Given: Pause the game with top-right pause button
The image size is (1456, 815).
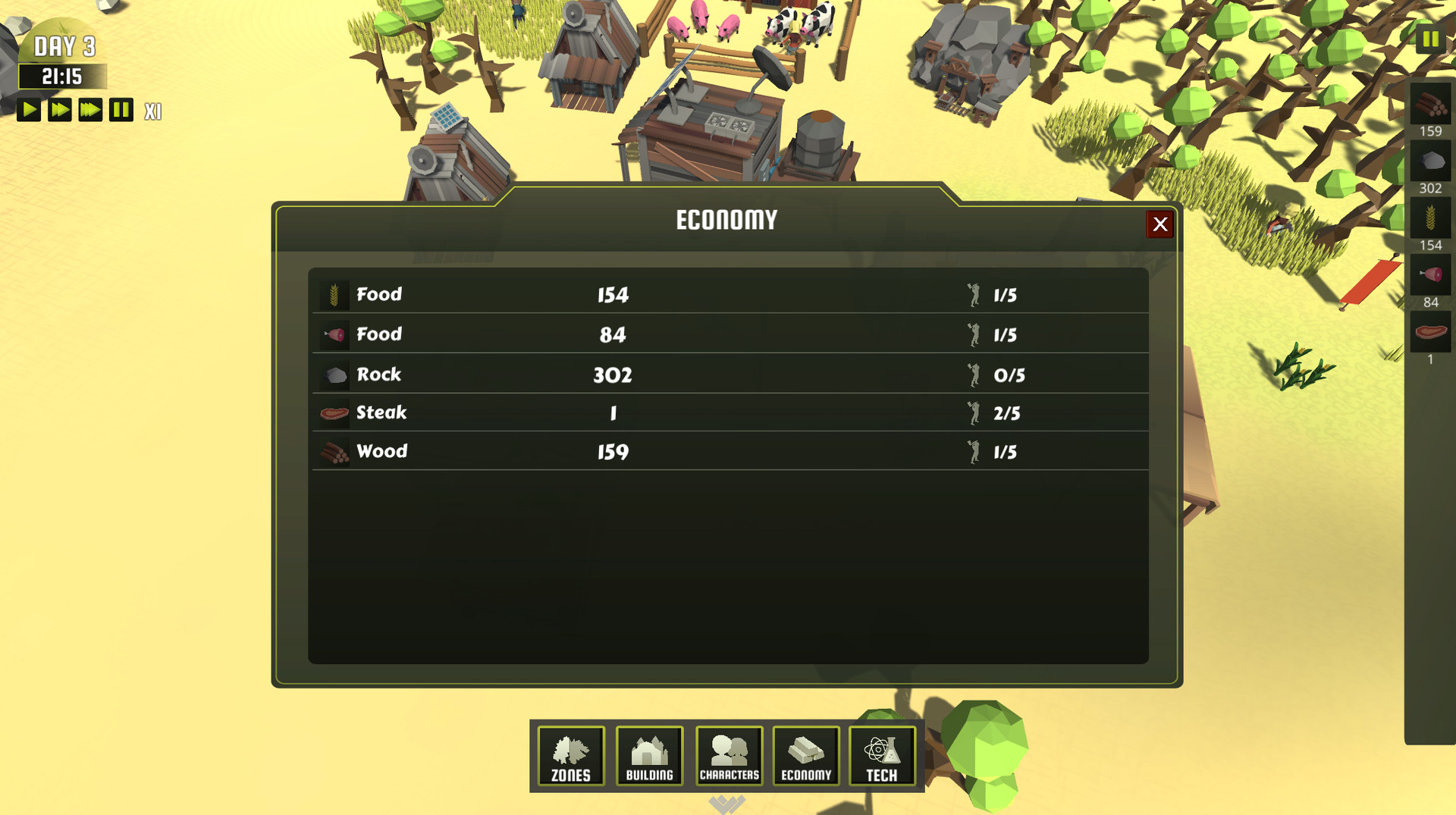Looking at the screenshot, I should pos(1429,38).
